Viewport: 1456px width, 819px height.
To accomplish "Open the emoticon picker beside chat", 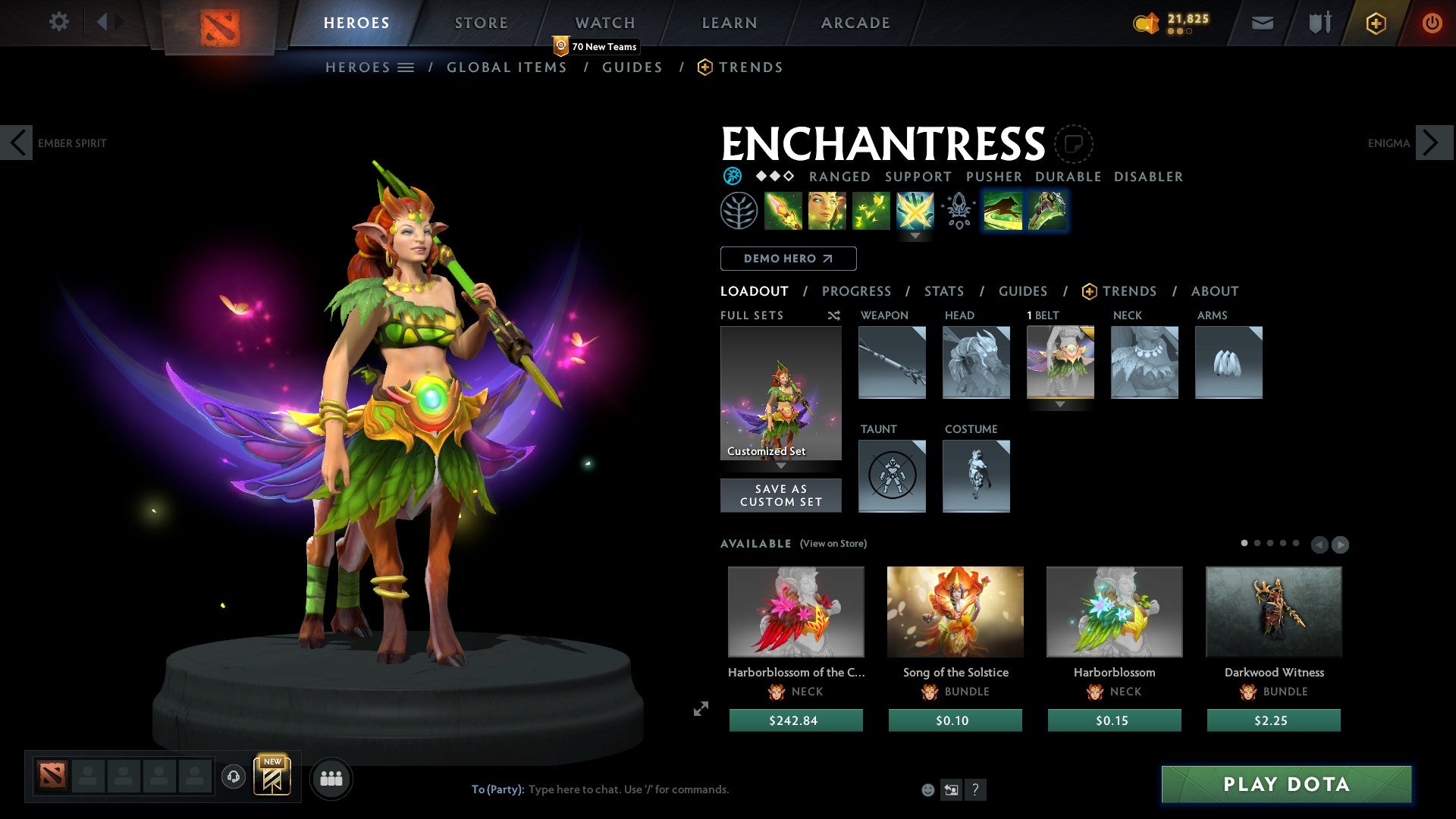I will click(928, 789).
